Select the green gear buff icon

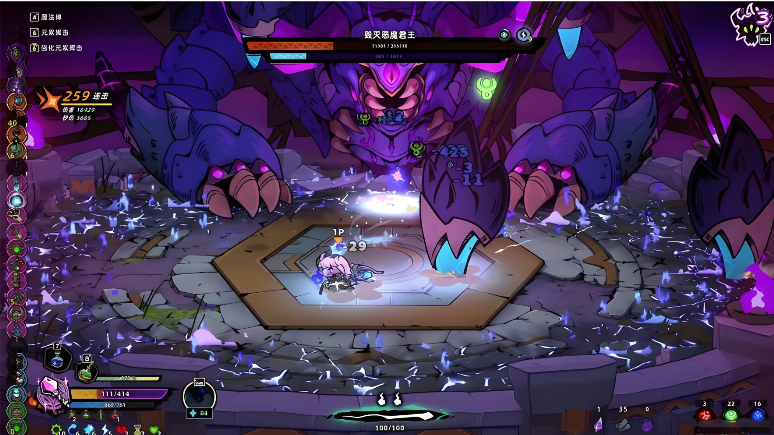click(x=57, y=429)
